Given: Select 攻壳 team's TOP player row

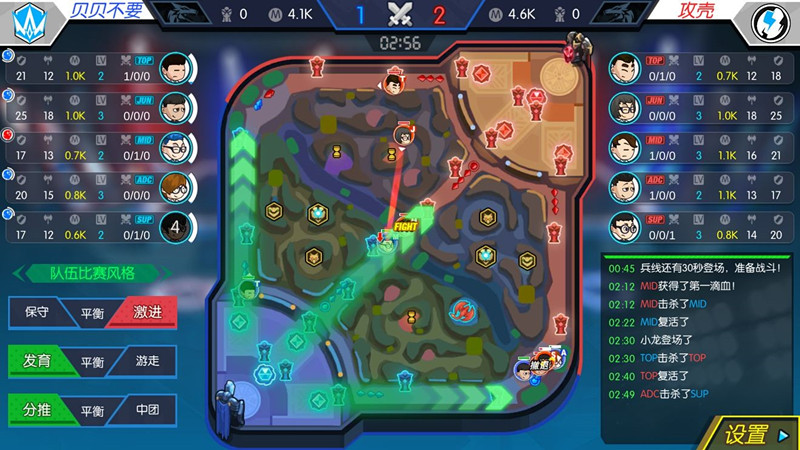Looking at the screenshot, I should 698,68.
